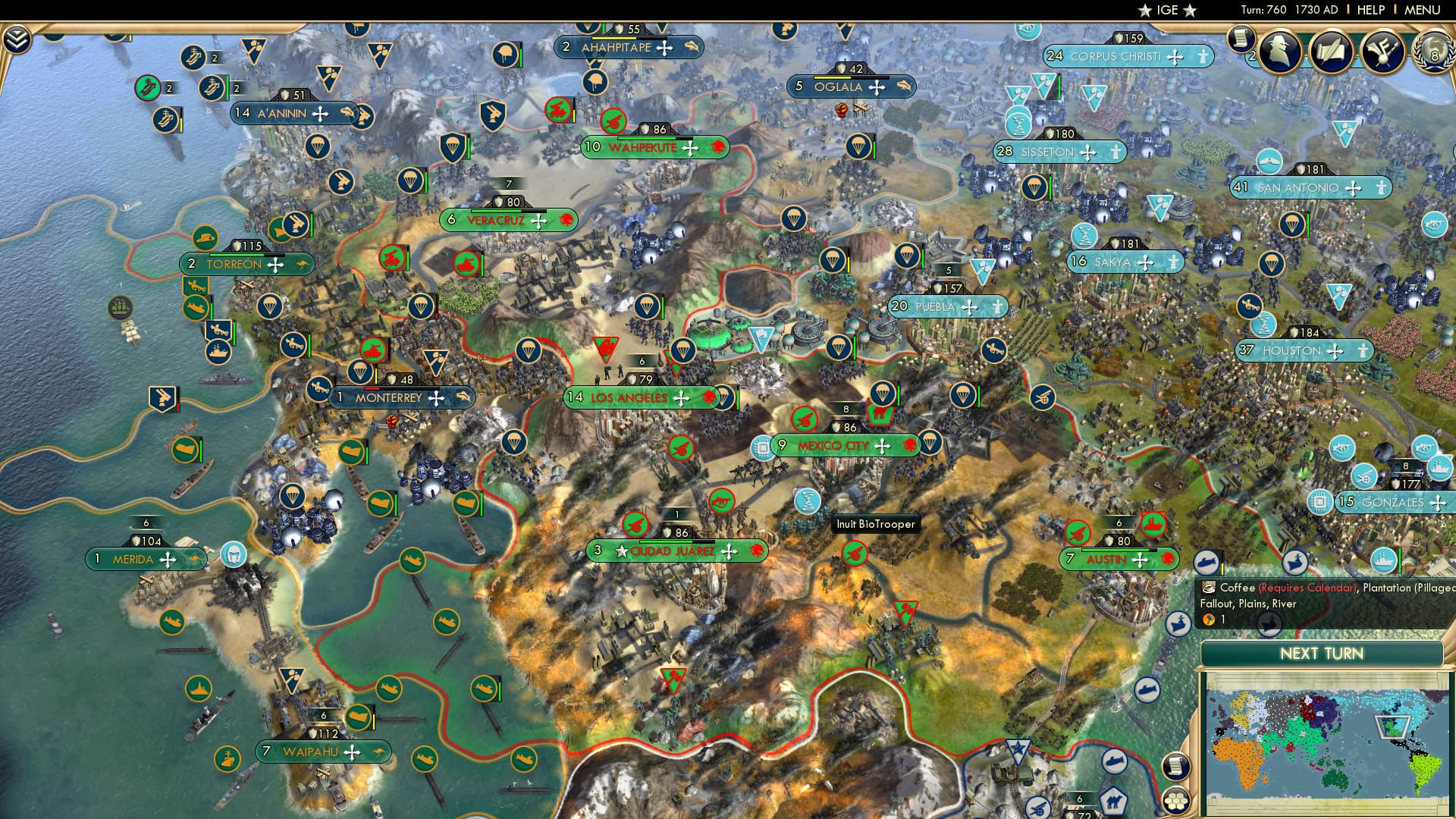Click the notification scroll icon near top right
Screen dimensions: 1456x819
1241,42
